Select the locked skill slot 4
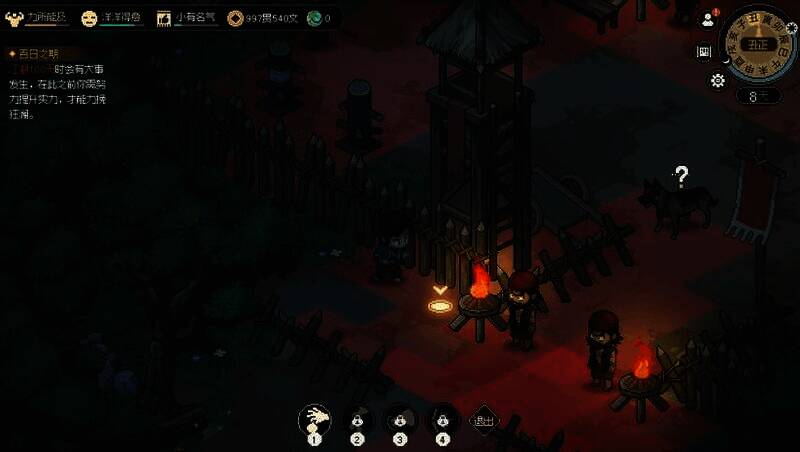Viewport: 800px width, 452px height. coord(441,419)
